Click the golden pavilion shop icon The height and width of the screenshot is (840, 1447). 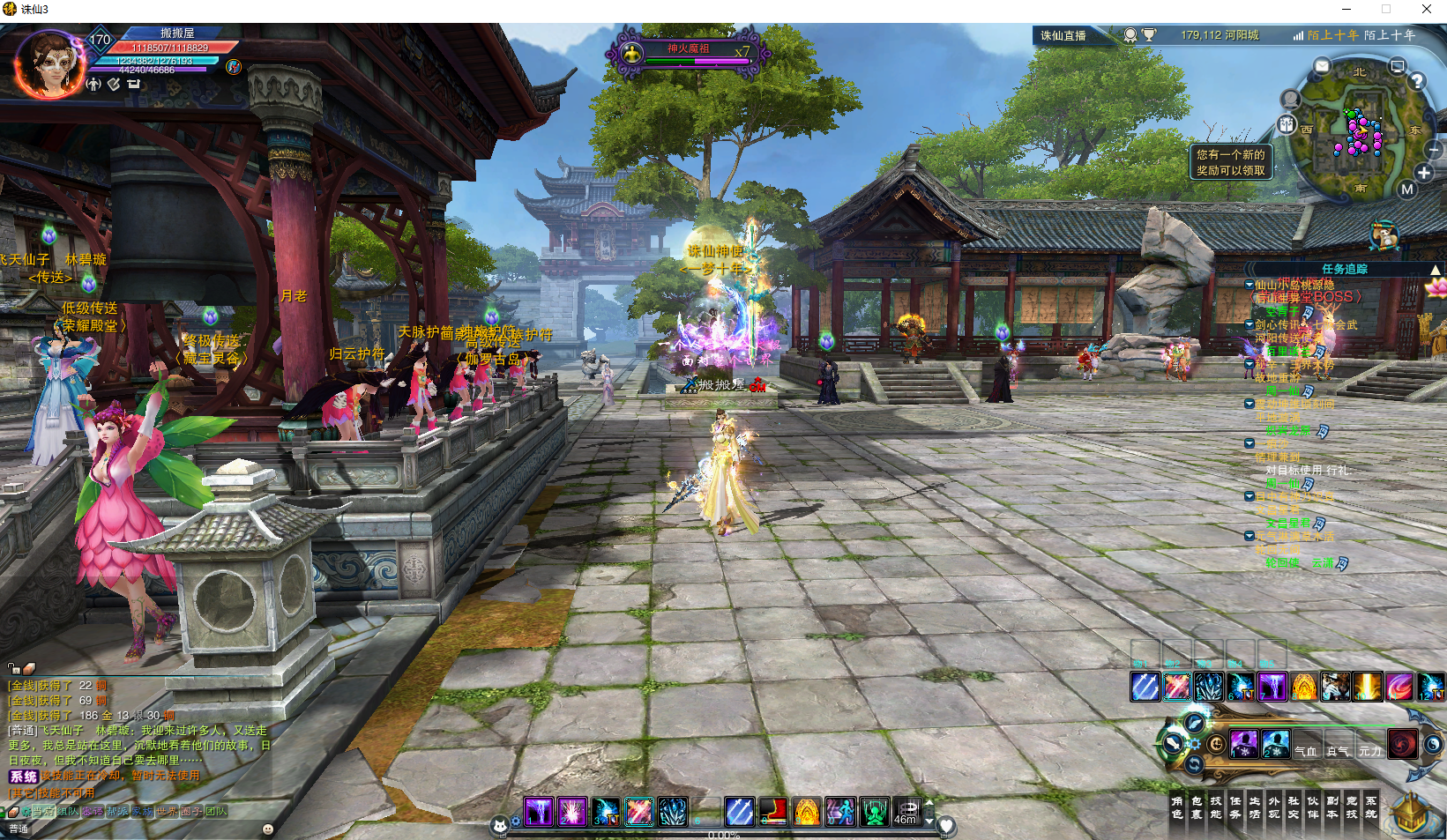(x=1413, y=811)
